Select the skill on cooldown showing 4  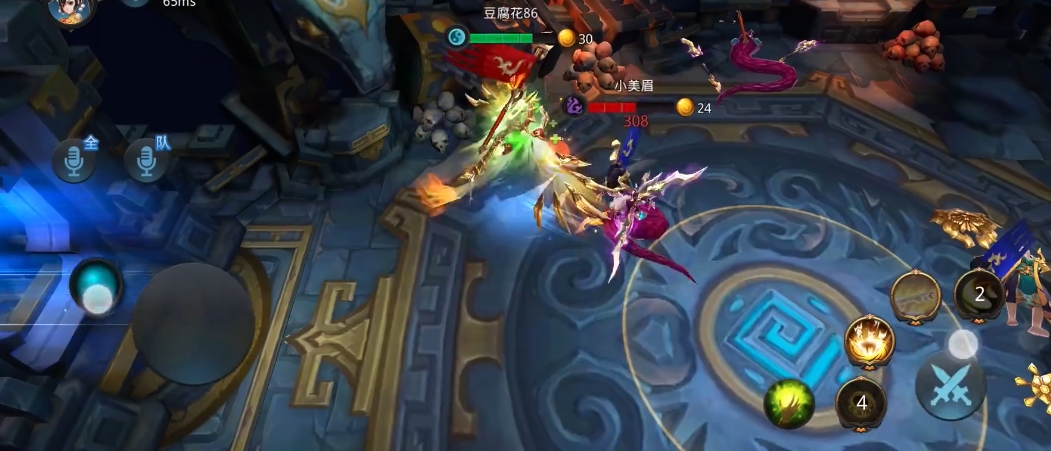coord(861,404)
